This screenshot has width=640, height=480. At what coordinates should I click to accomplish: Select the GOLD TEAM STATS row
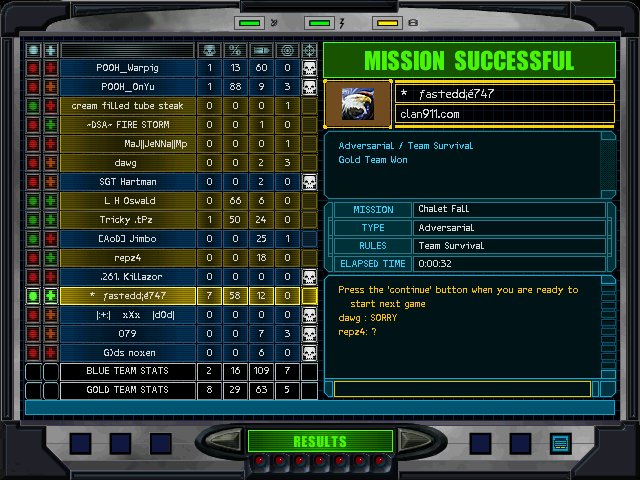click(x=127, y=390)
